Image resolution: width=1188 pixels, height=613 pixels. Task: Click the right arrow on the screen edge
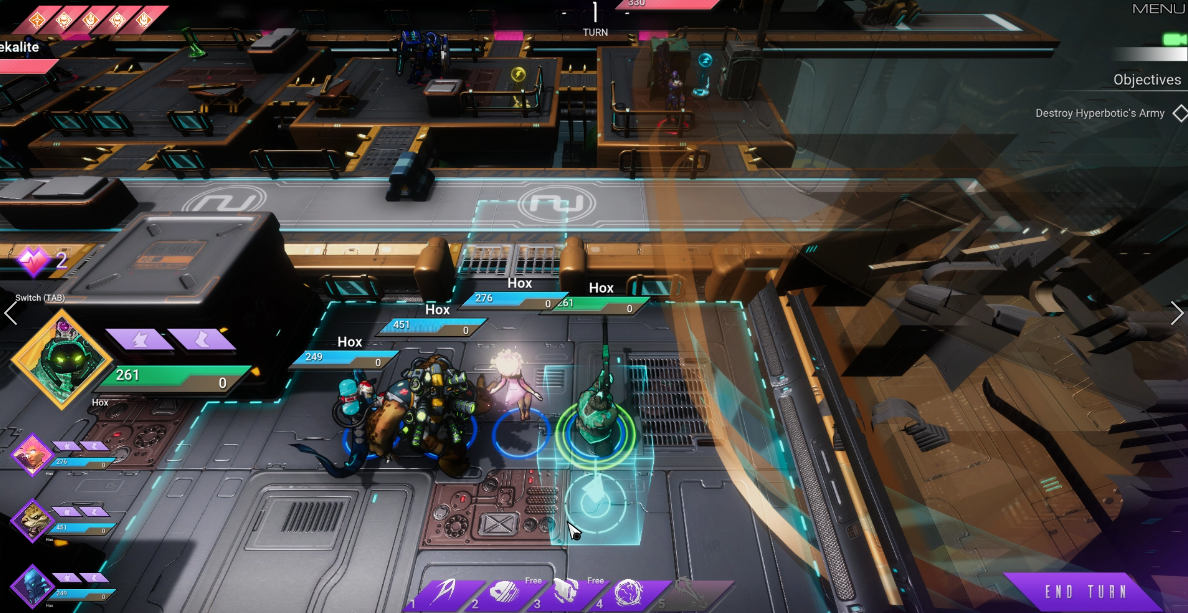click(1177, 313)
